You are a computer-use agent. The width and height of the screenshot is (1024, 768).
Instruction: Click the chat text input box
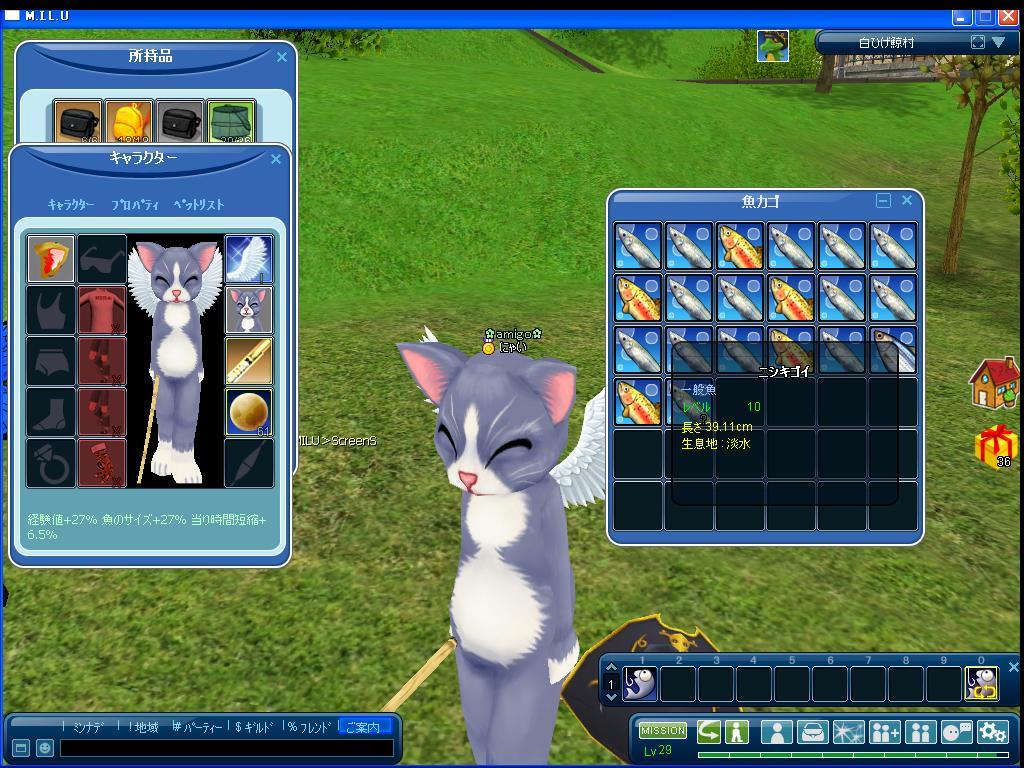pyautogui.click(x=225, y=748)
